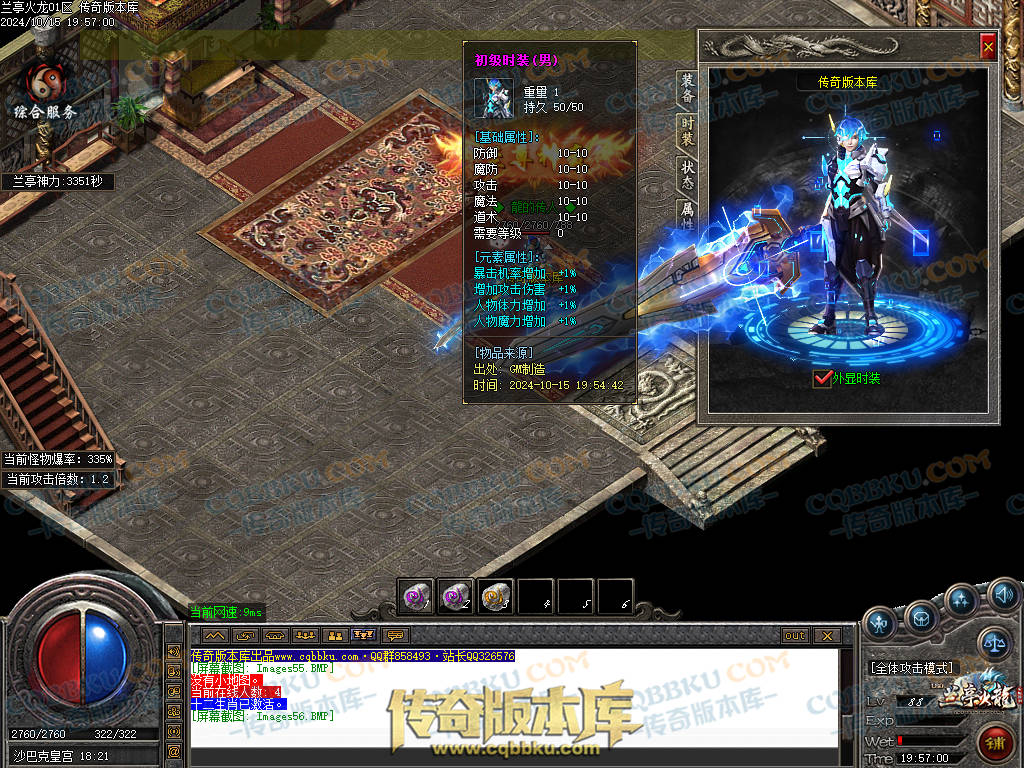Show the 属性 attributes tab

click(x=688, y=214)
